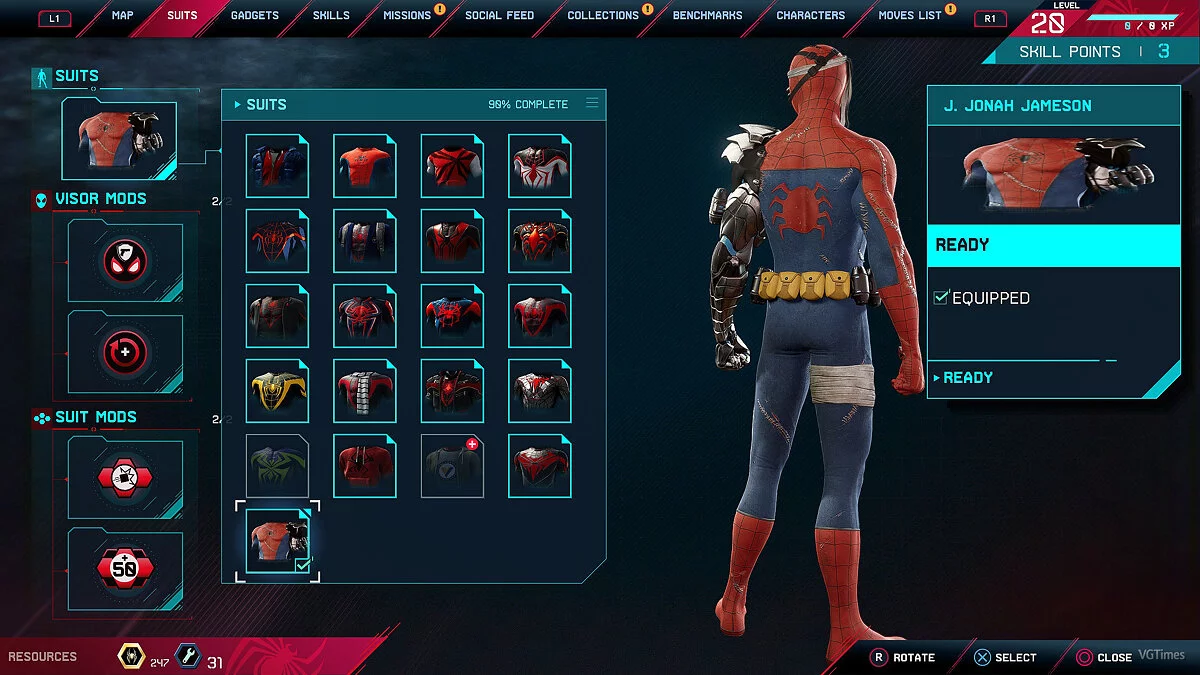Go to the Social Feed tab

499,15
